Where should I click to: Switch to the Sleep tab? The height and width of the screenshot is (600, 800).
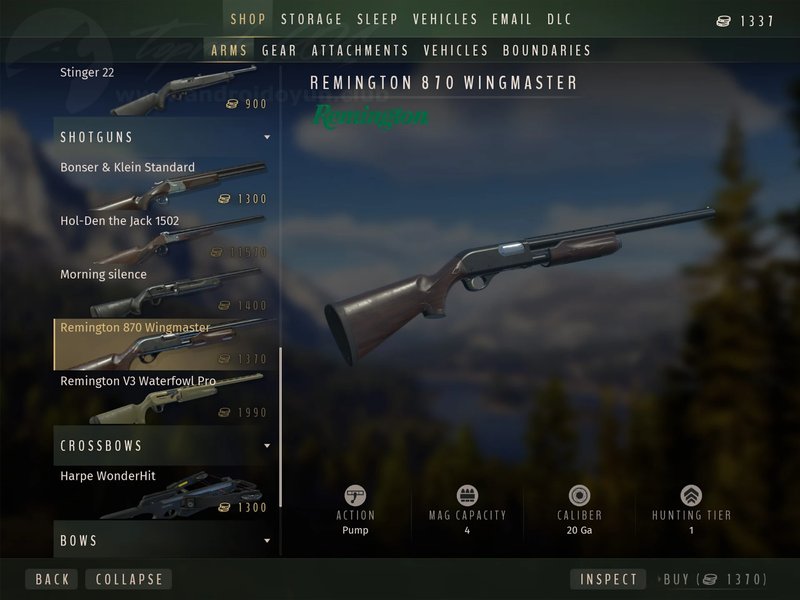pyautogui.click(x=377, y=19)
